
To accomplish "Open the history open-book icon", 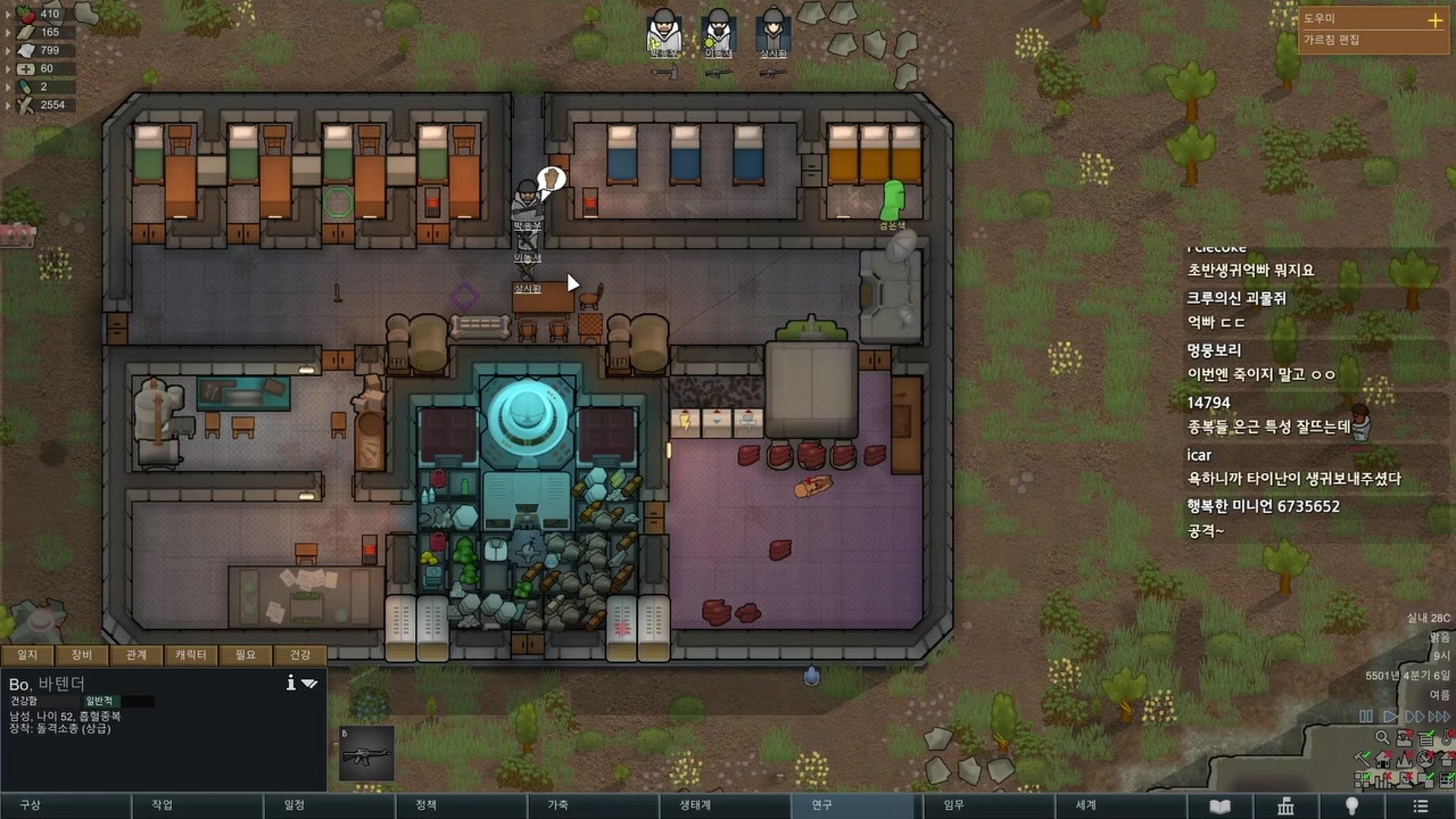I will click(x=1220, y=806).
